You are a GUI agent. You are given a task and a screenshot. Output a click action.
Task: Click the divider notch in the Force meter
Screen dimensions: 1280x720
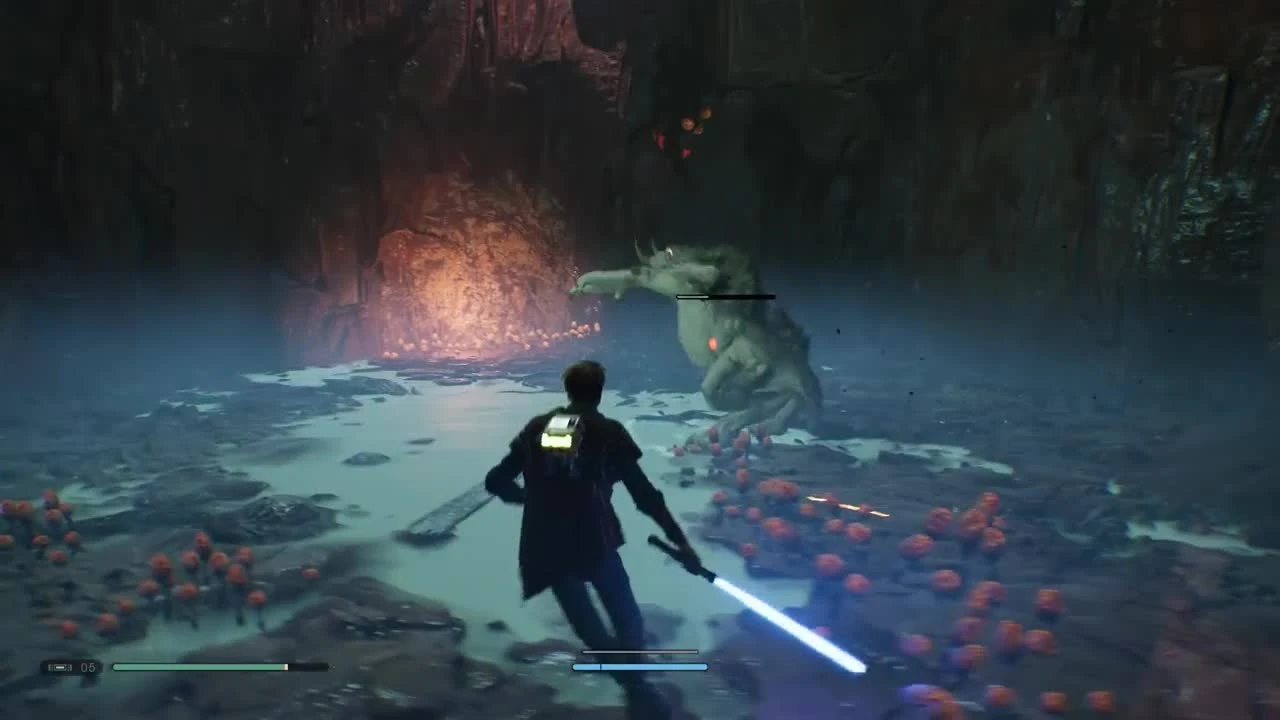pos(600,666)
